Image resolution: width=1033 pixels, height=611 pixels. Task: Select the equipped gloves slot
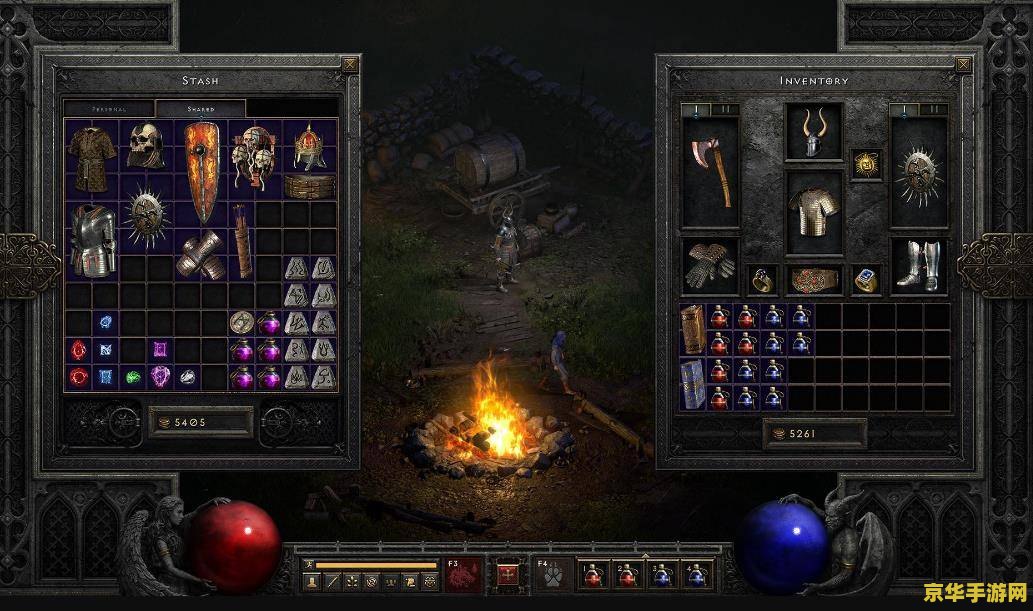coord(711,265)
